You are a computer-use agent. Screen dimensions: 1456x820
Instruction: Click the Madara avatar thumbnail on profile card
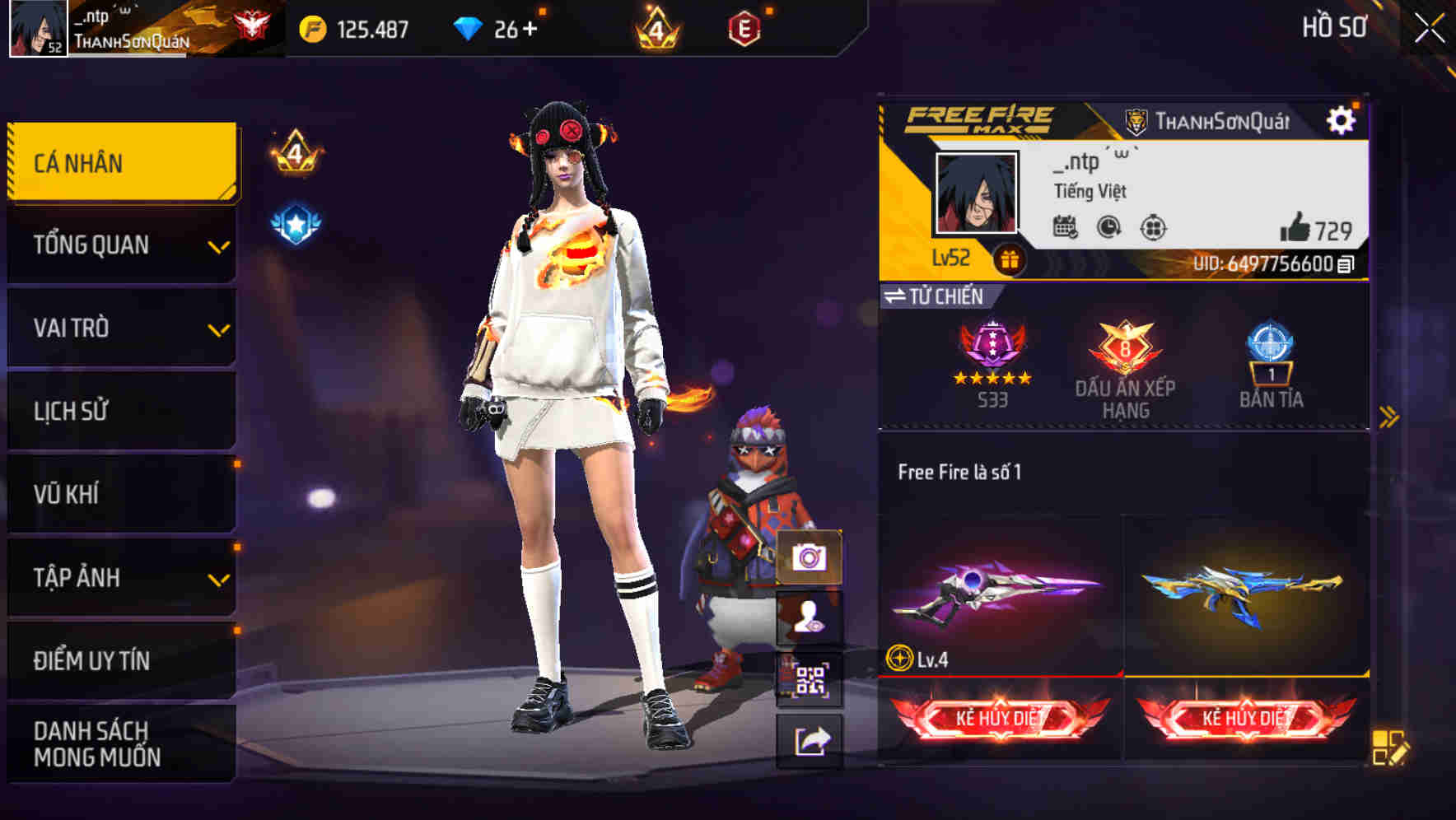coord(977,191)
